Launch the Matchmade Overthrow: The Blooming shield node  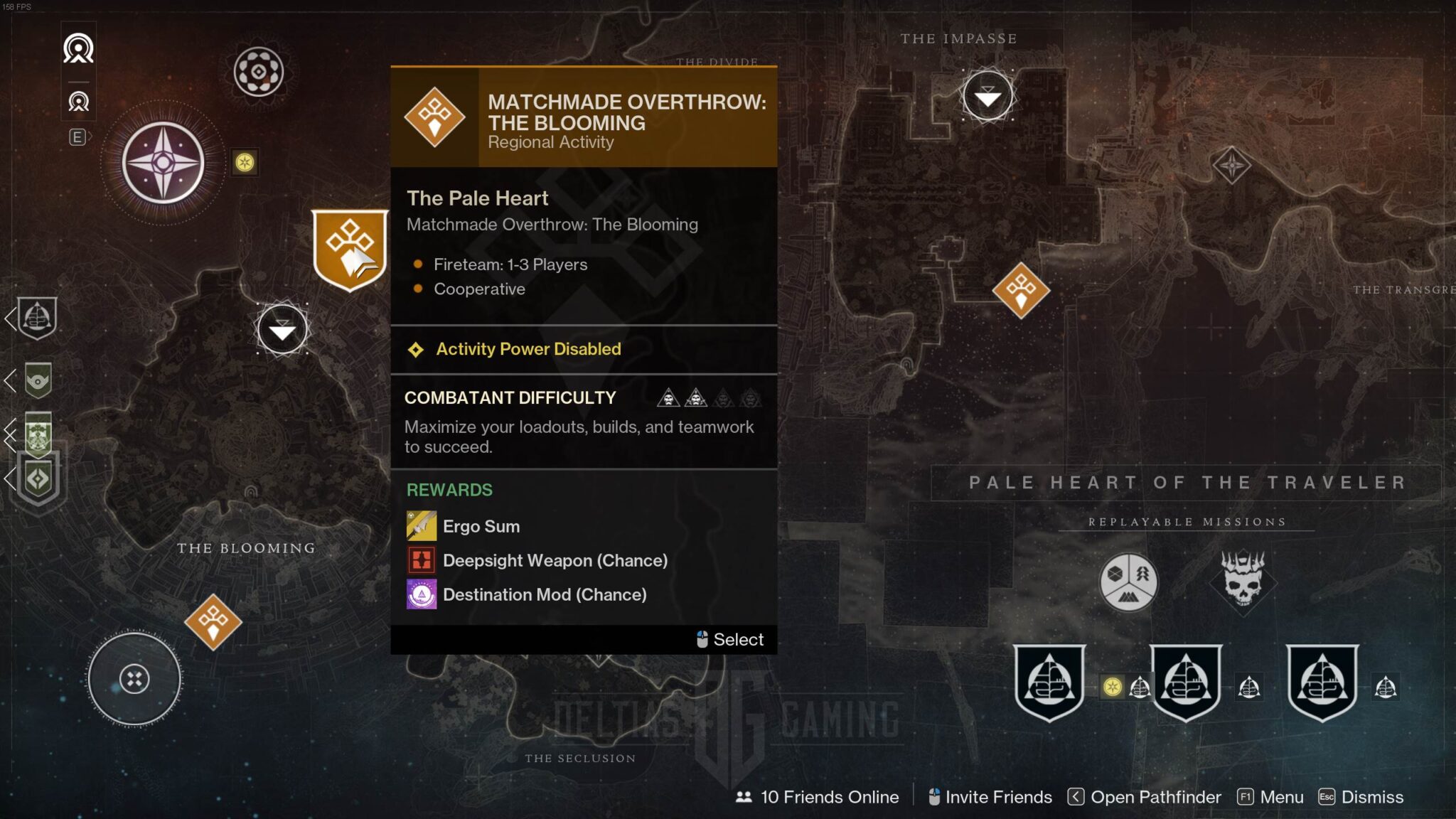(350, 249)
